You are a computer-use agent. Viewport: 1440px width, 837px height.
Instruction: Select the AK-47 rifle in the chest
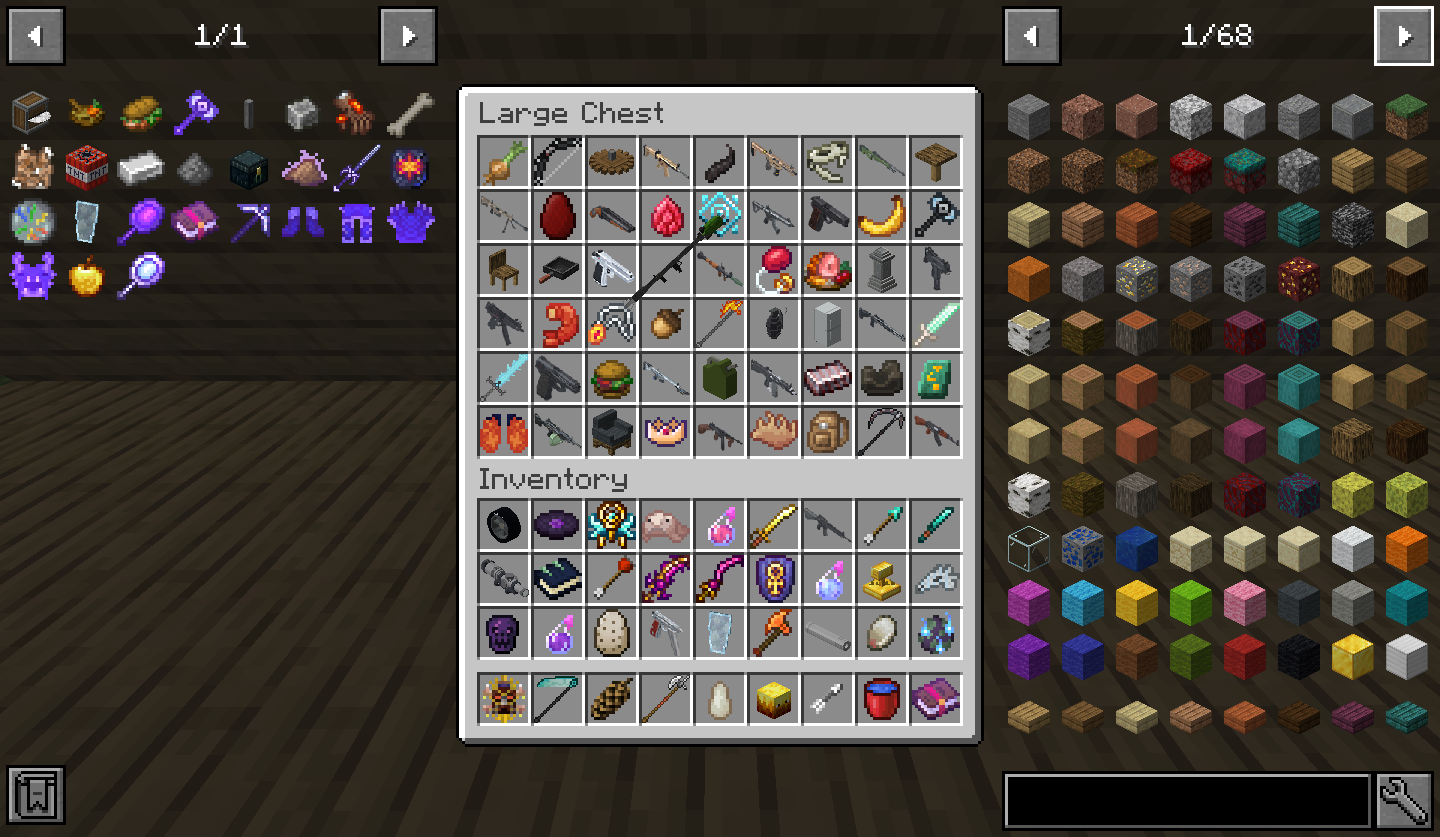click(x=936, y=432)
